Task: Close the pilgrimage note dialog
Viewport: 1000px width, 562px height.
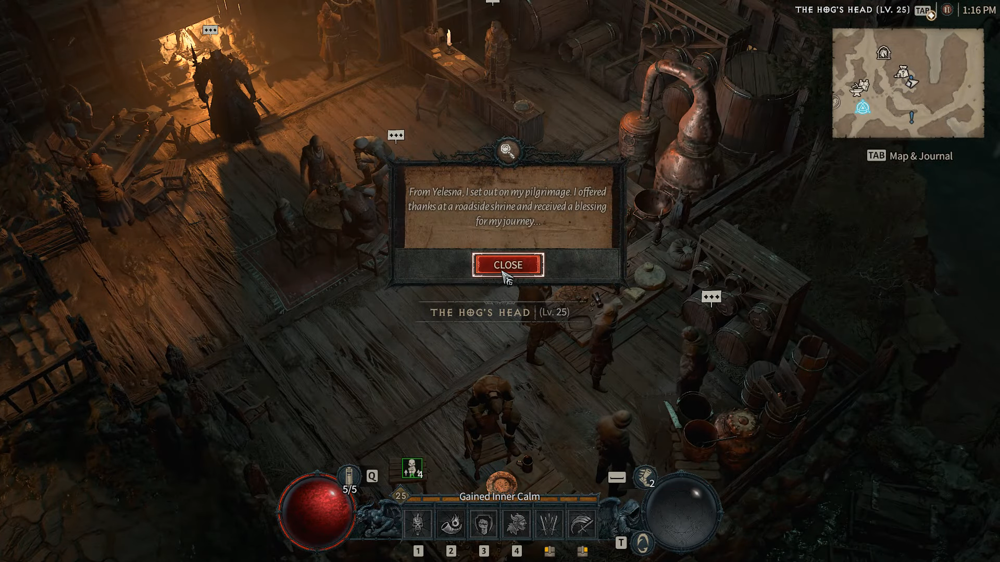Action: click(x=508, y=265)
